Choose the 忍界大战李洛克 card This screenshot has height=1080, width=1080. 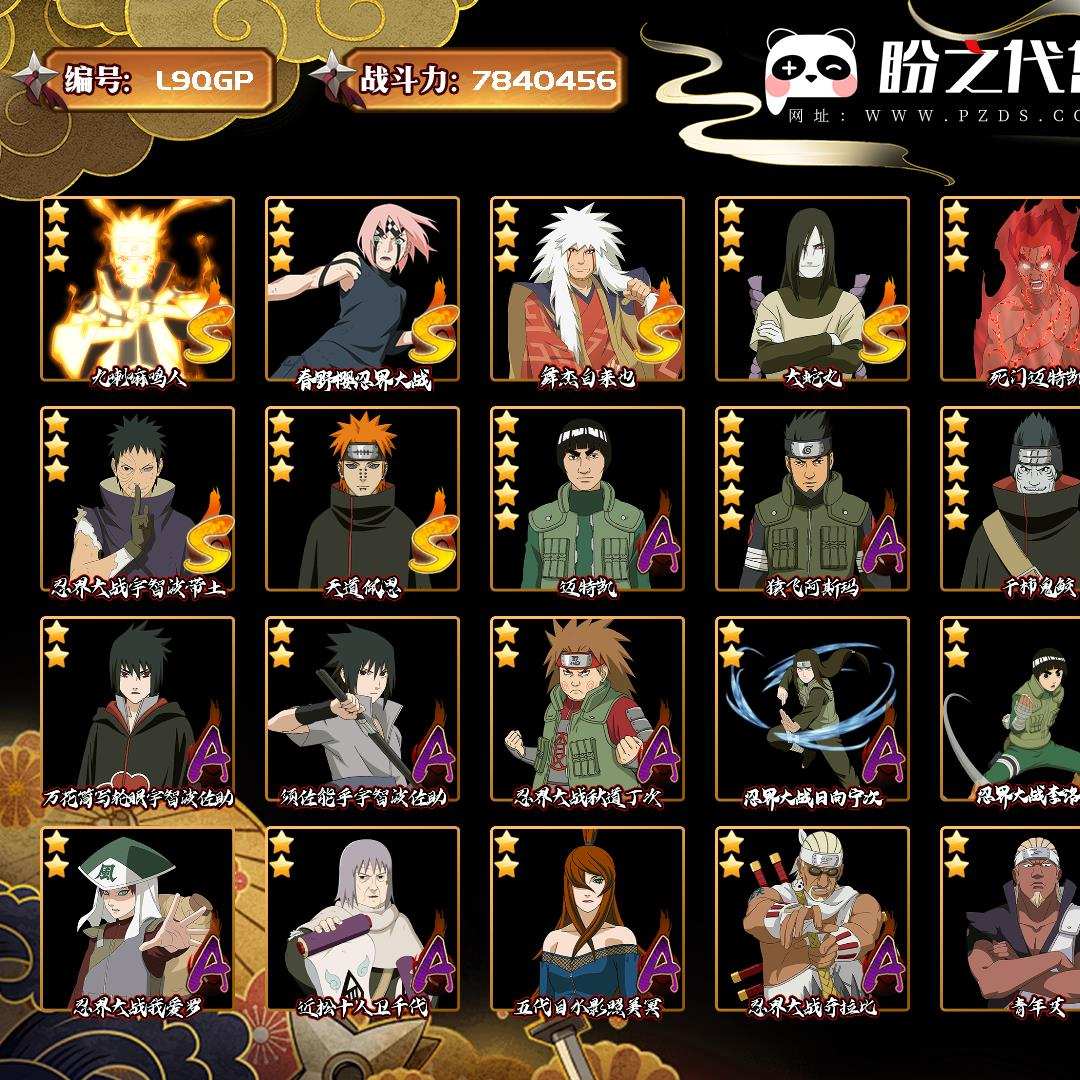[1012, 708]
